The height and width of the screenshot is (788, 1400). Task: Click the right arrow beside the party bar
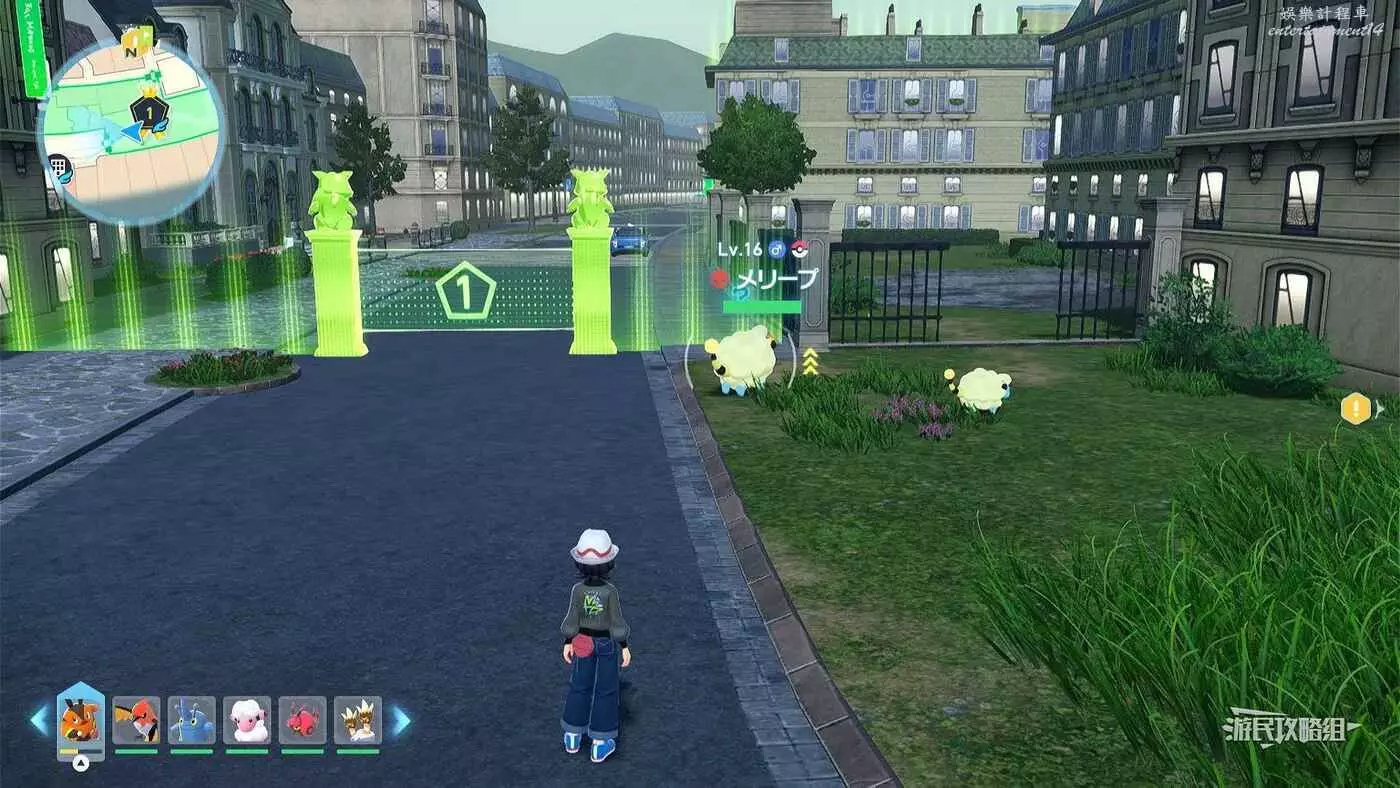[400, 720]
